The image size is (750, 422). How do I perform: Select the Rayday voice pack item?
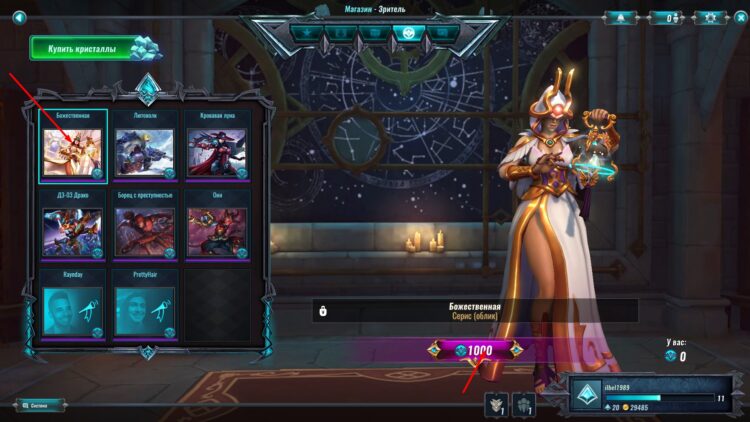click(72, 308)
